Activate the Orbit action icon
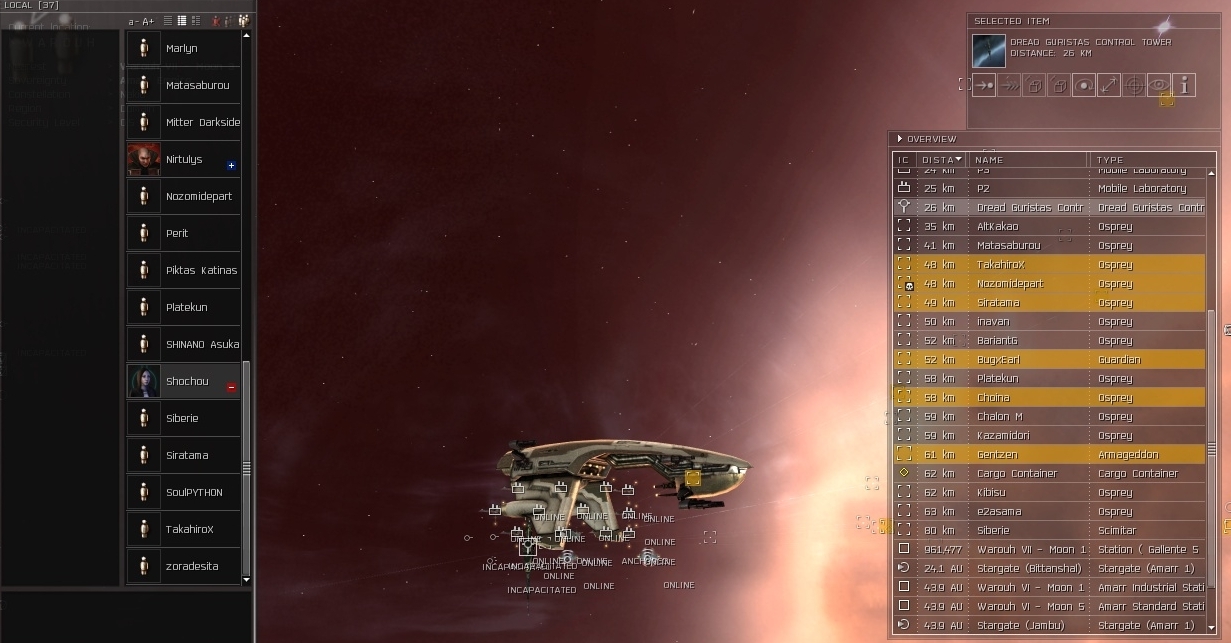 pos(1083,86)
